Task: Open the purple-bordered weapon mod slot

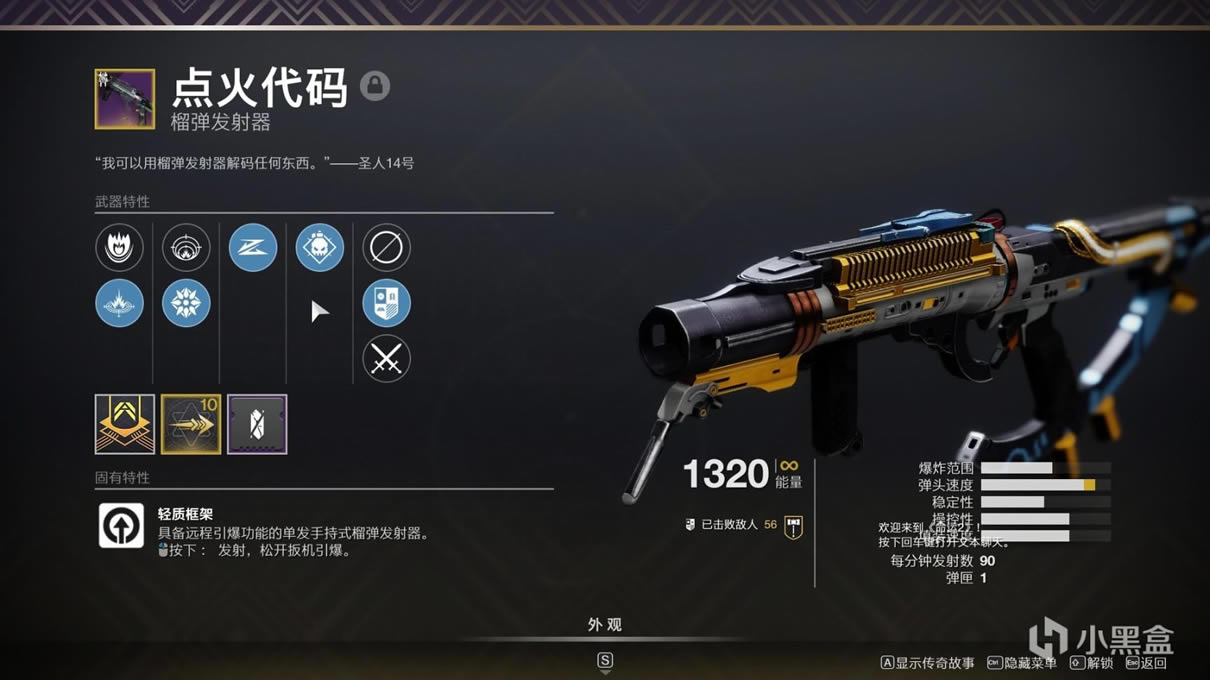Action: (257, 424)
